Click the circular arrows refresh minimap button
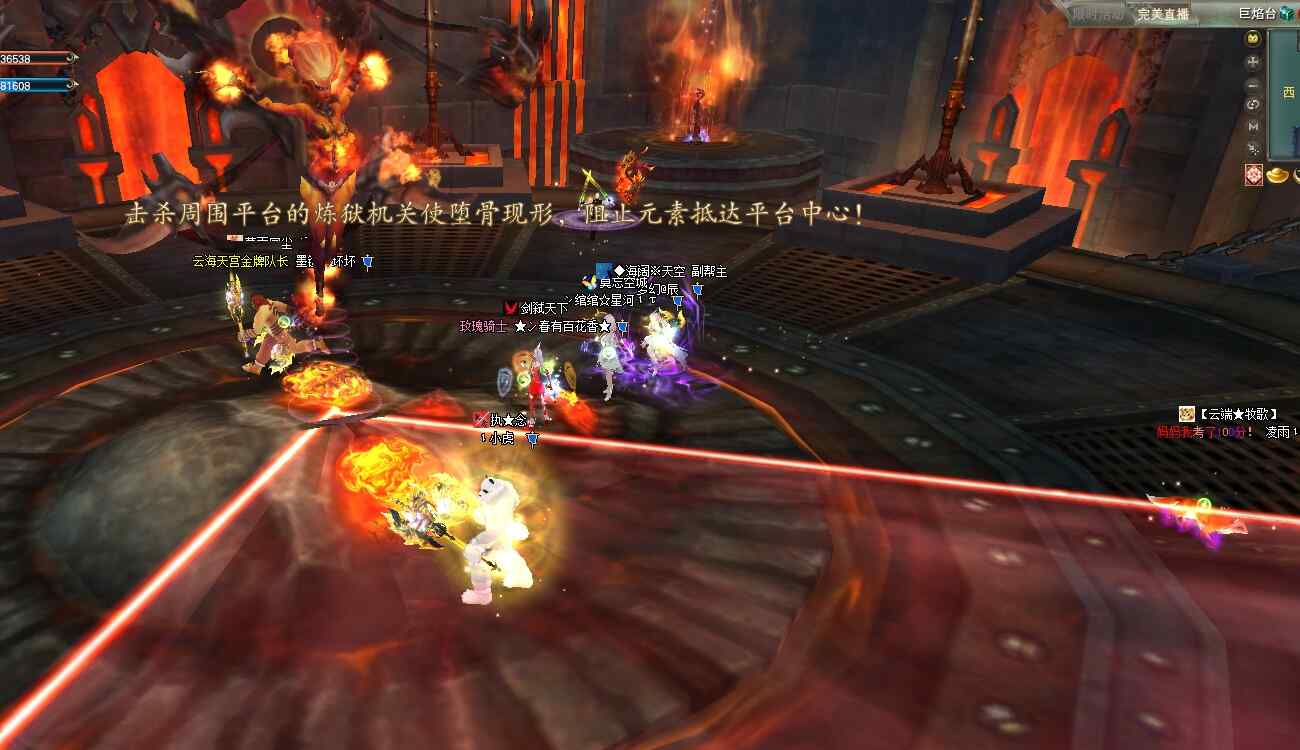The height and width of the screenshot is (750, 1300). click(1253, 105)
